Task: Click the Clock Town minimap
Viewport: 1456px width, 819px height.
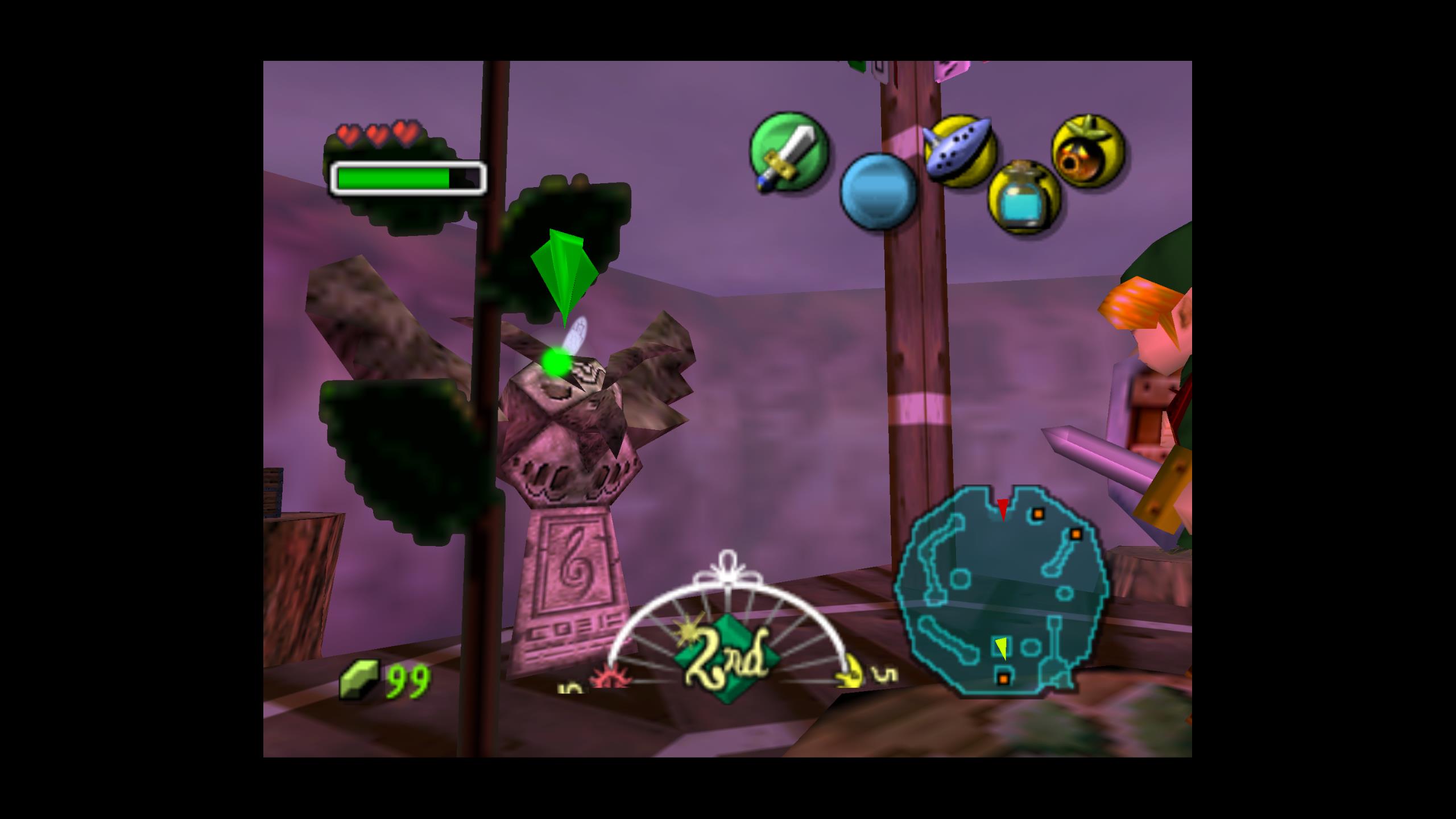Action: pyautogui.click(x=1002, y=590)
